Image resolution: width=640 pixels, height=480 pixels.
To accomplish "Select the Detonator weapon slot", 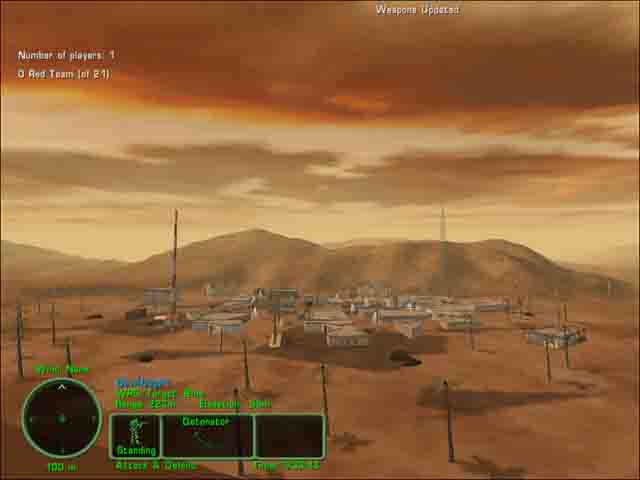I will point(207,436).
